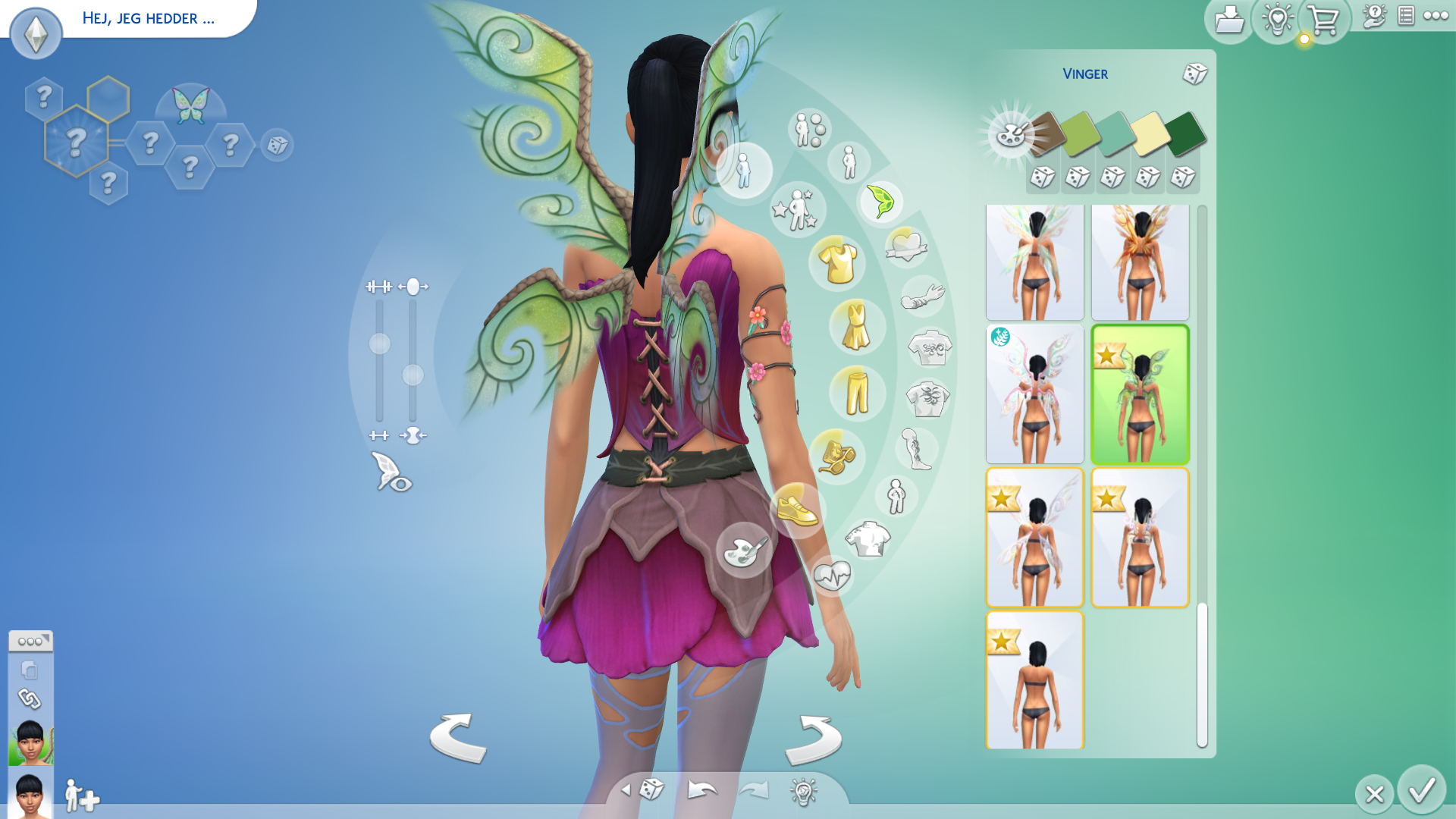The width and height of the screenshot is (1456, 819).
Task: Rotate the Sim with the right arrow
Action: pos(813,738)
